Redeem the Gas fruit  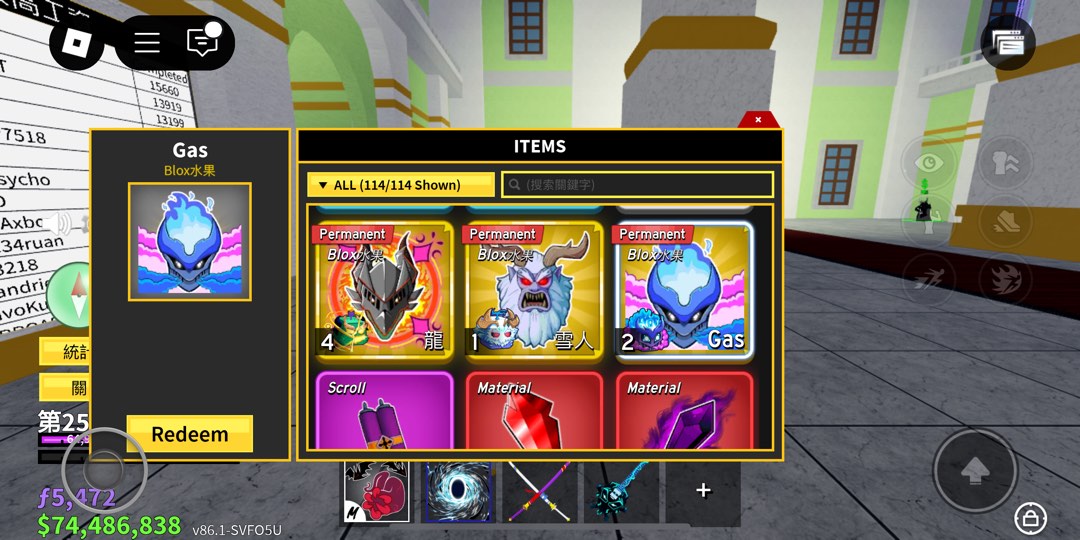click(189, 435)
